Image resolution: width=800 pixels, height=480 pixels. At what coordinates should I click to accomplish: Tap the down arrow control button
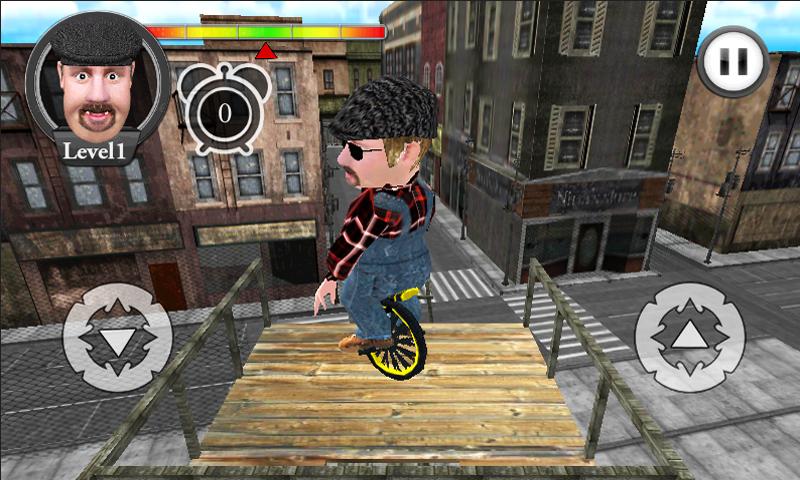tap(116, 337)
